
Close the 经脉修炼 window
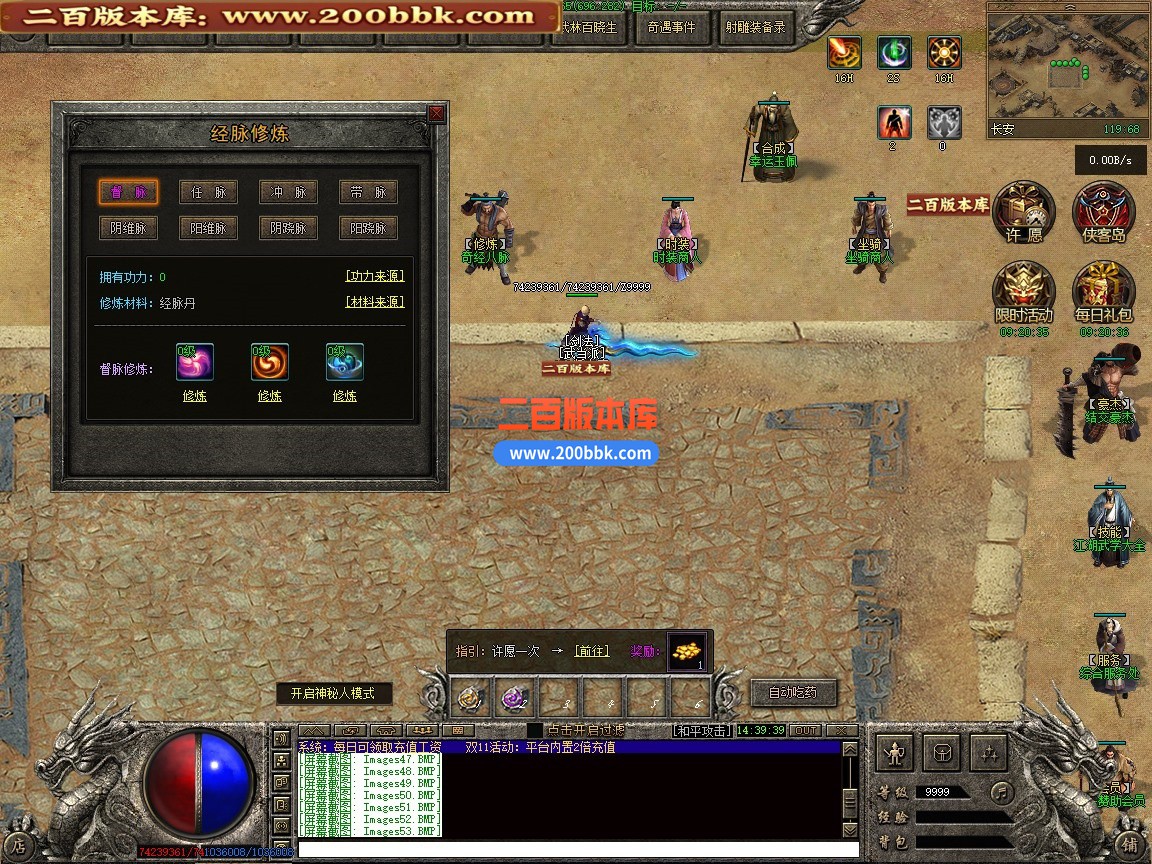pyautogui.click(x=436, y=114)
